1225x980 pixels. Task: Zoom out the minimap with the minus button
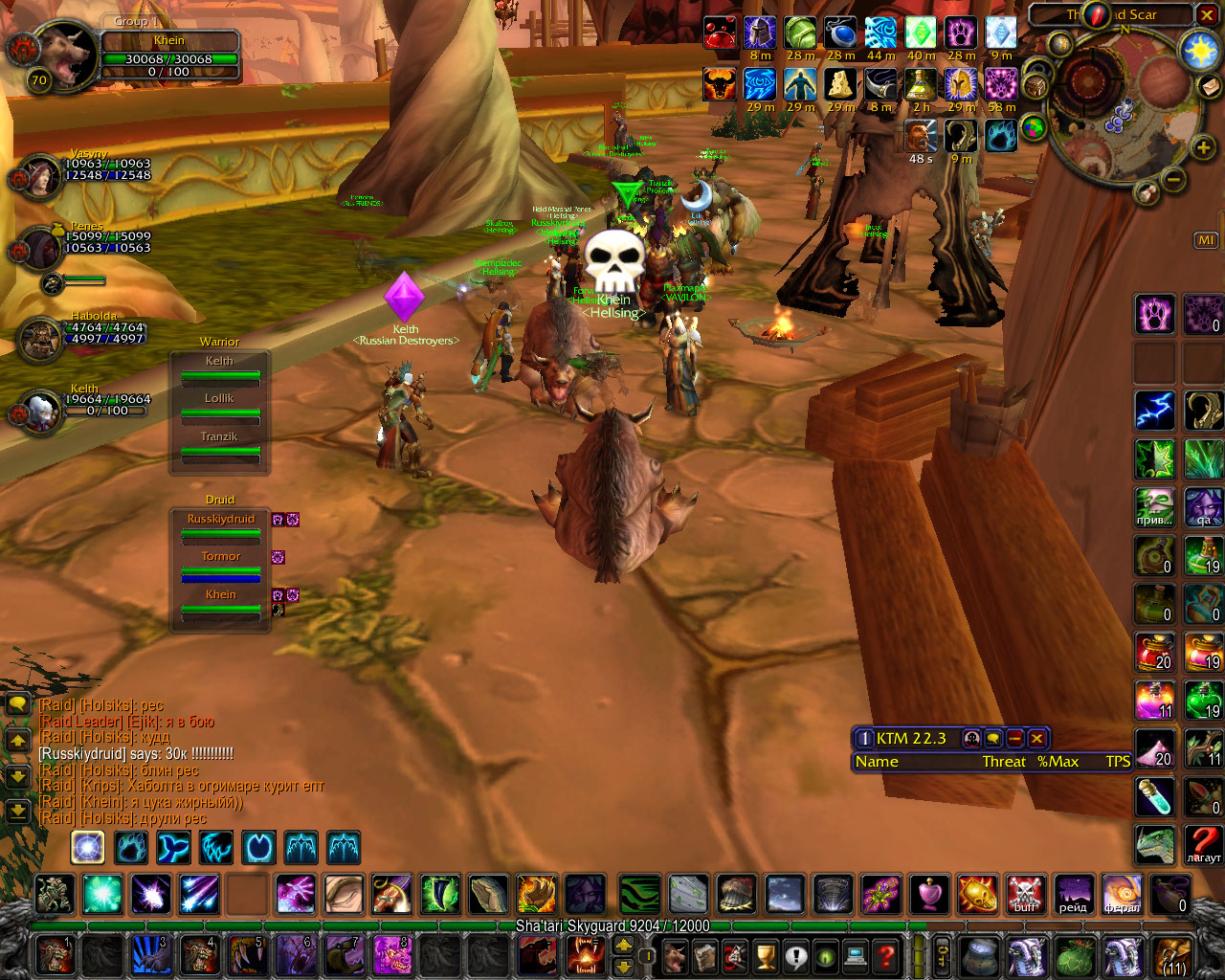point(1174,179)
